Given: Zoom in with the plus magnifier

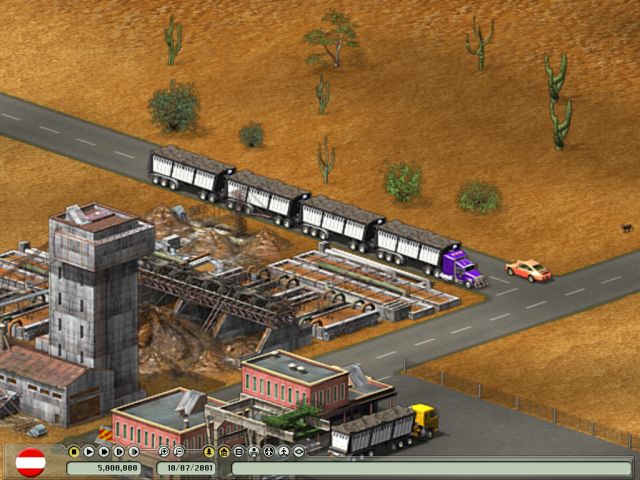Looking at the screenshot, I should coord(164,451).
